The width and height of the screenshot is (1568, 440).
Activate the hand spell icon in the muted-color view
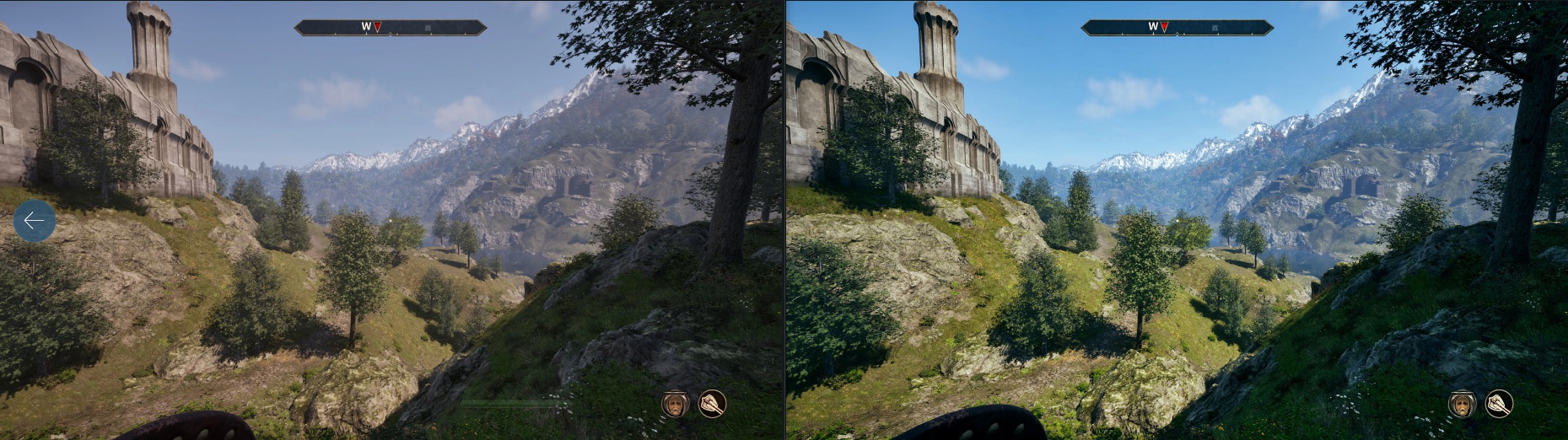pyautogui.click(x=712, y=404)
